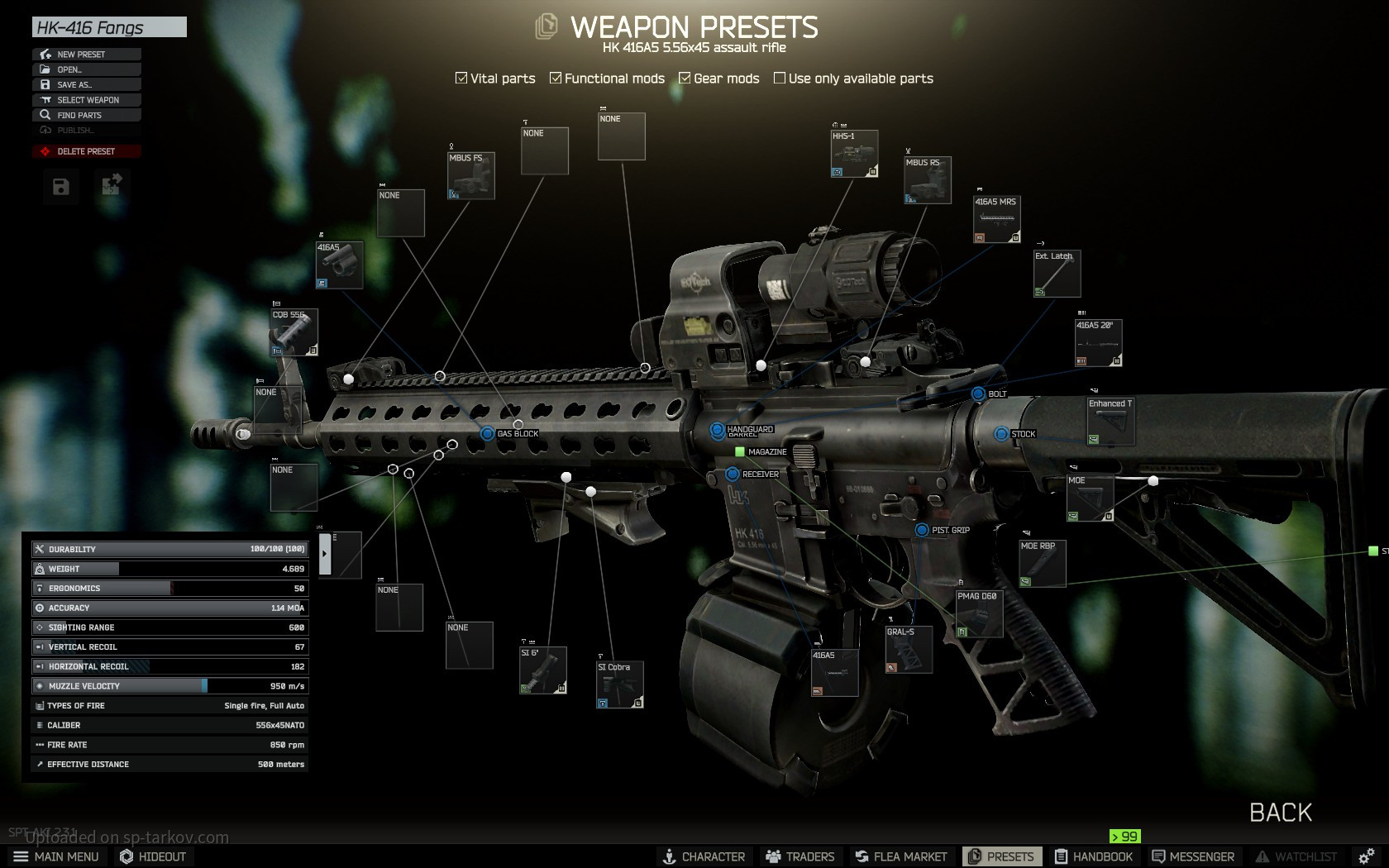Open the GRAL-S pistol grip slot
The height and width of the screenshot is (868, 1389).
909,650
